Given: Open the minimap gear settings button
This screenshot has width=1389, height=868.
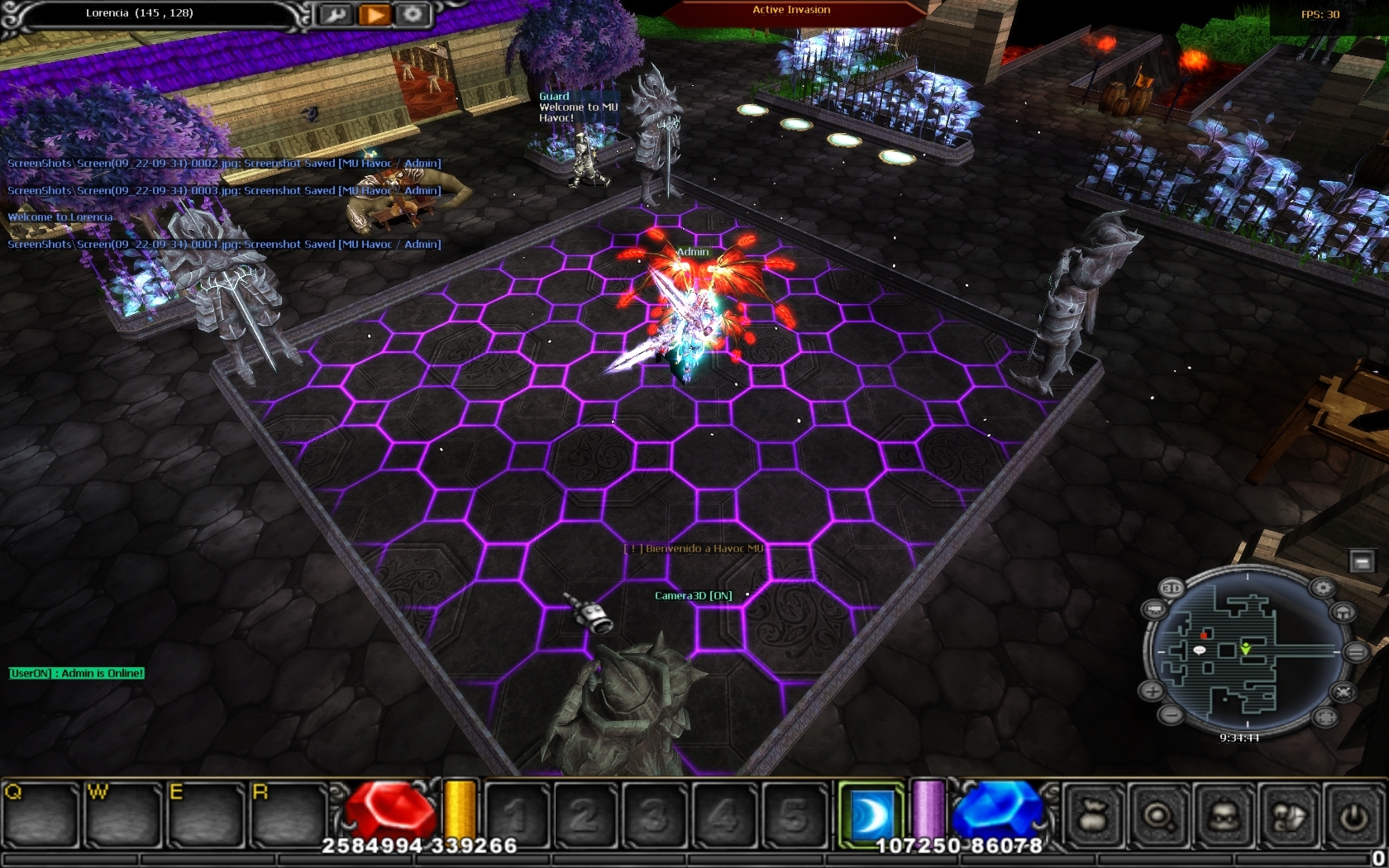Looking at the screenshot, I should [x=1323, y=588].
